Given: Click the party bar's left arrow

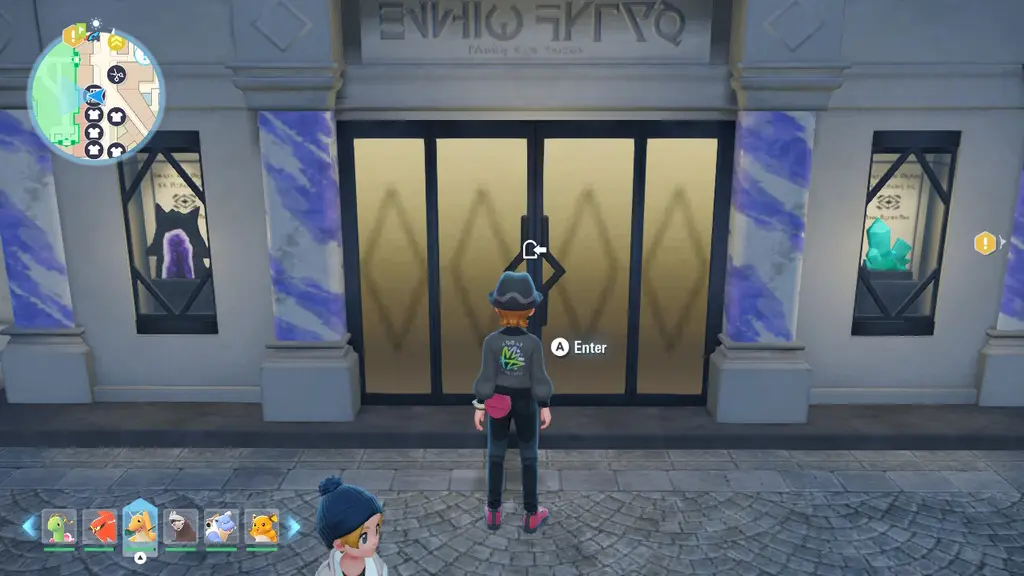Looking at the screenshot, I should click(x=29, y=526).
